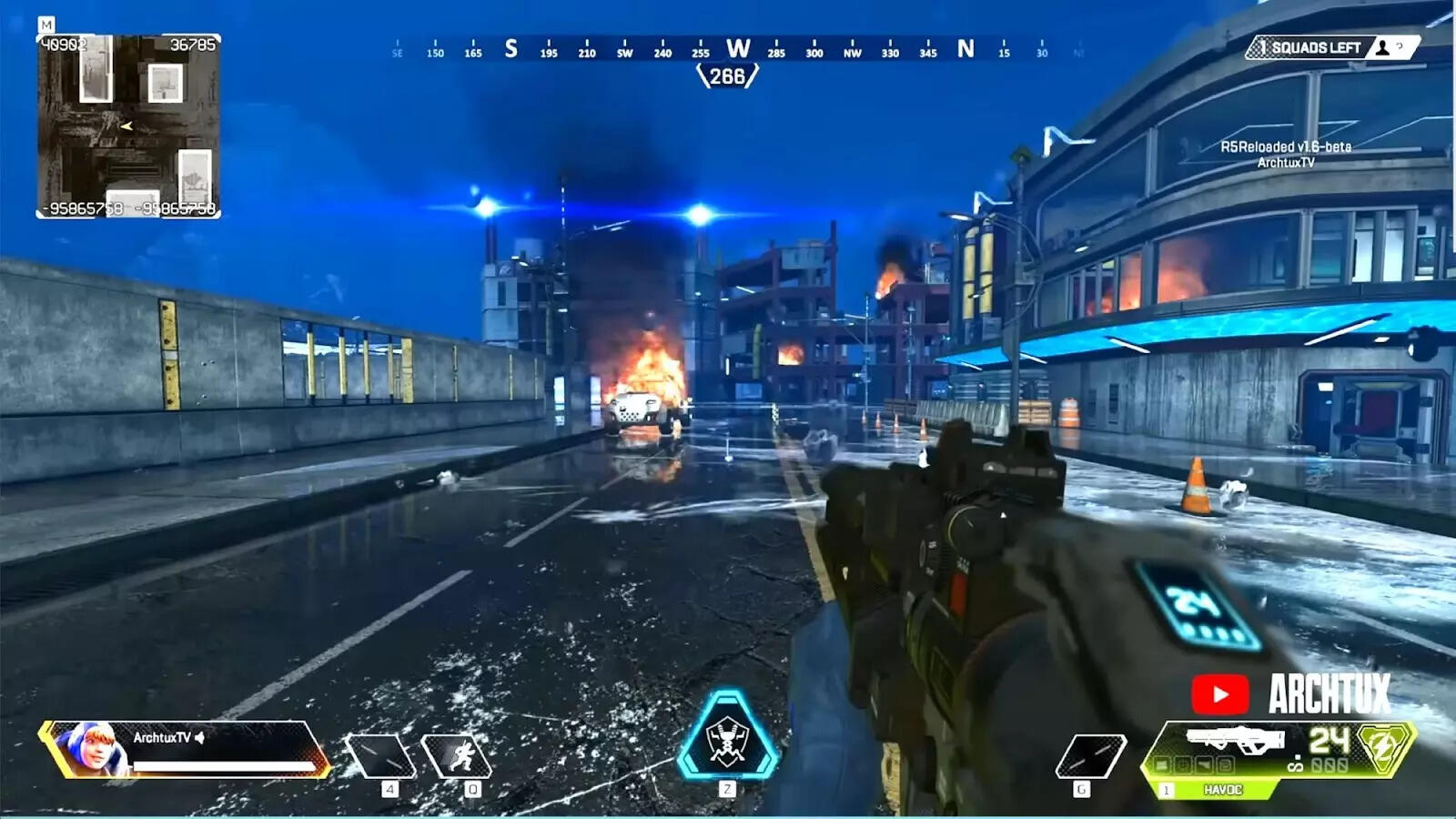
Task: Select the Wraith ultimate ability icon
Action: point(728,739)
